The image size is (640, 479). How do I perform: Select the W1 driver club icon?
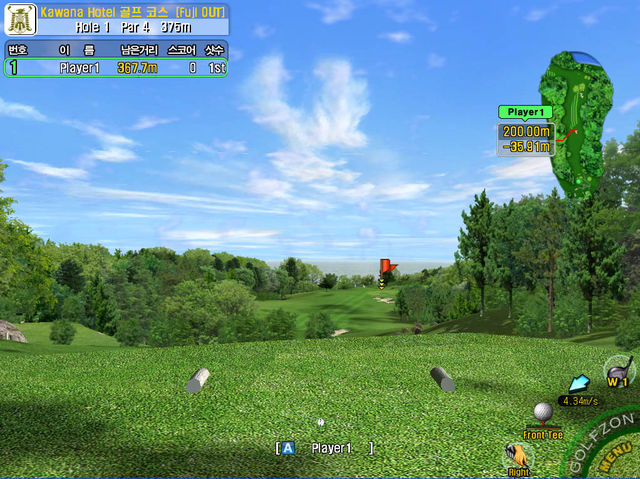tap(620, 372)
